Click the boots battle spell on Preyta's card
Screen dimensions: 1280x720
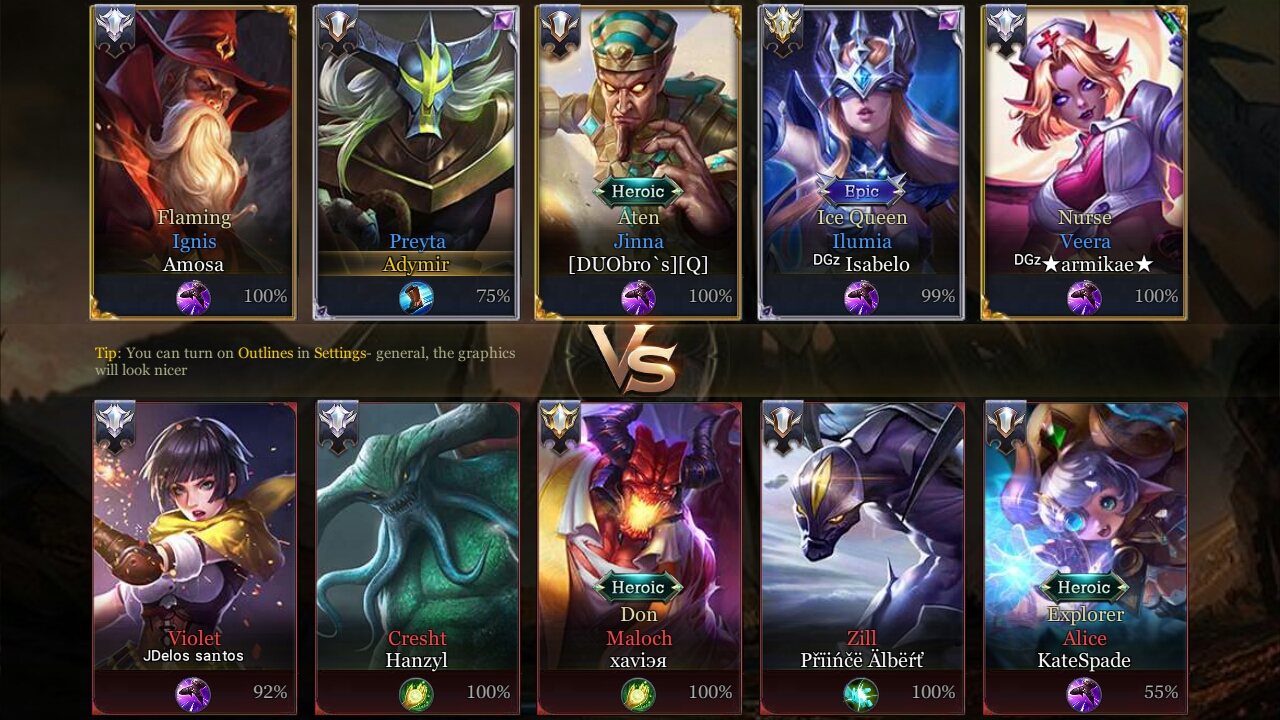(x=417, y=296)
